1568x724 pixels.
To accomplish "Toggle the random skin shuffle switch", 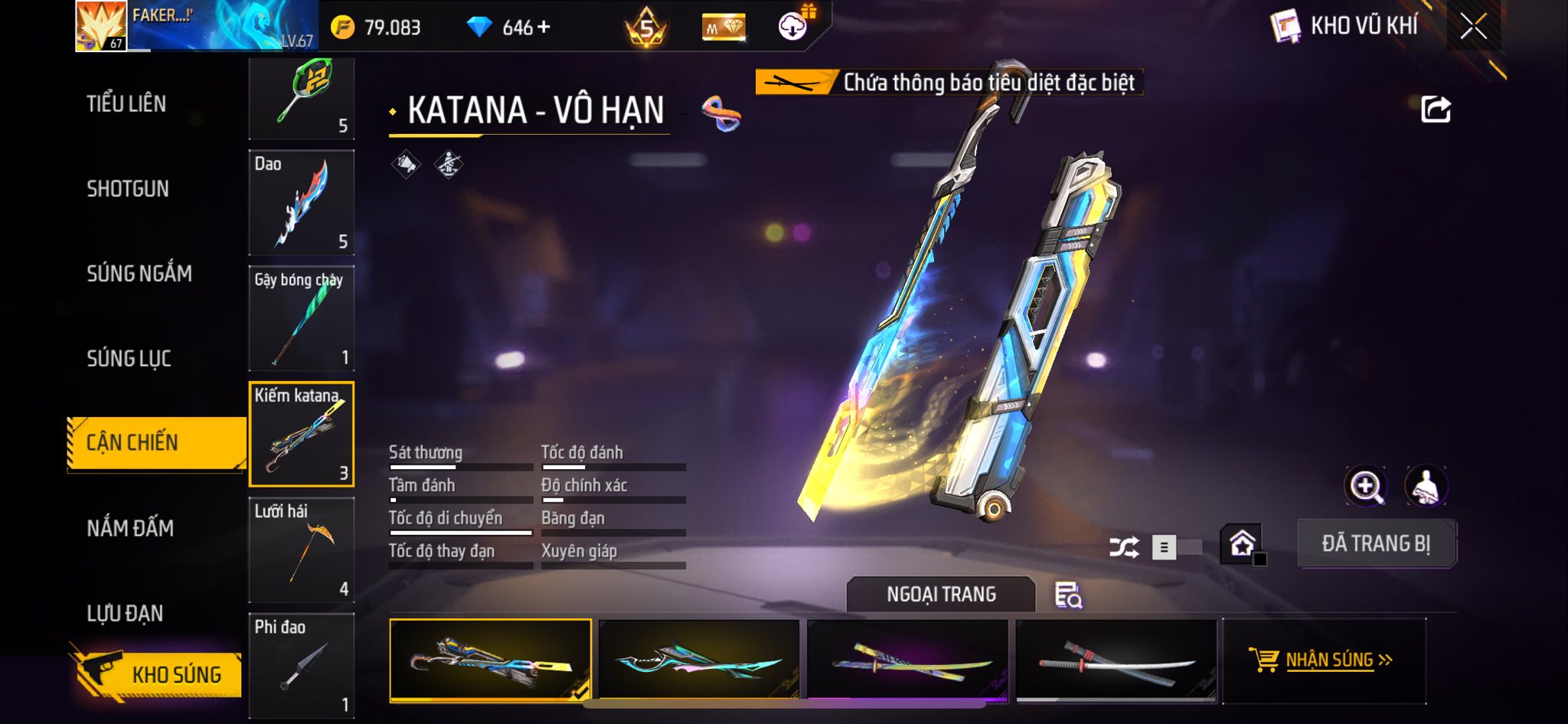I will coord(1176,547).
